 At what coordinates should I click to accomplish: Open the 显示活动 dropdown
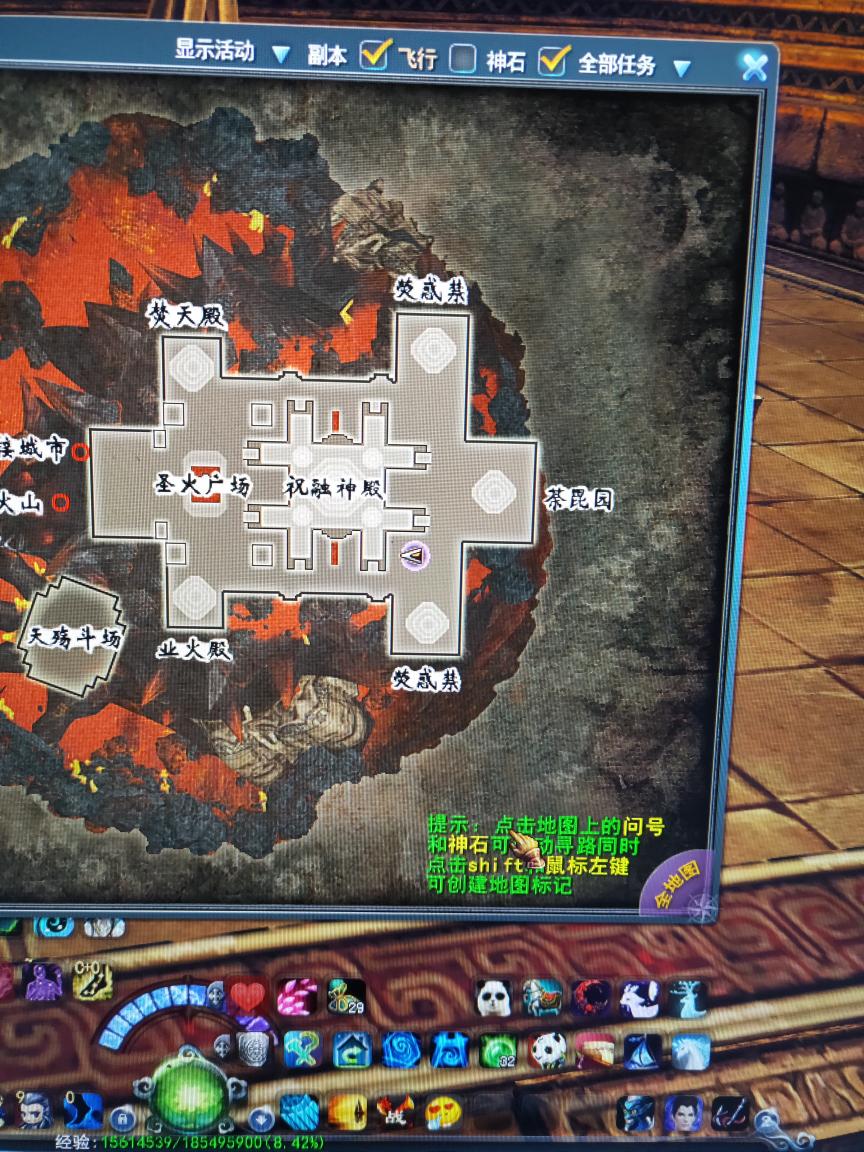tap(281, 54)
